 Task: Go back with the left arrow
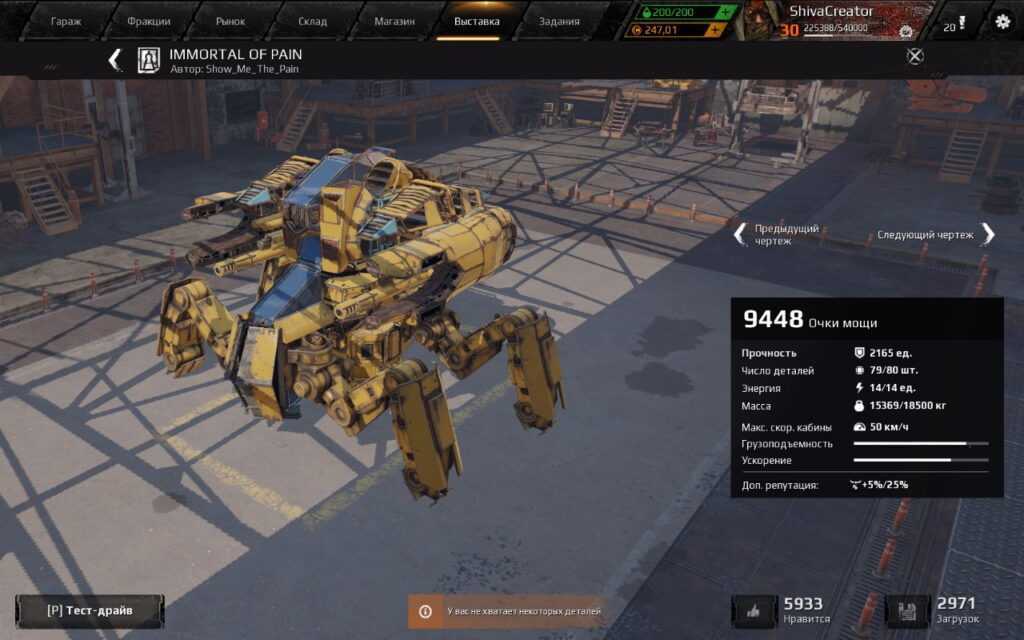(x=115, y=60)
